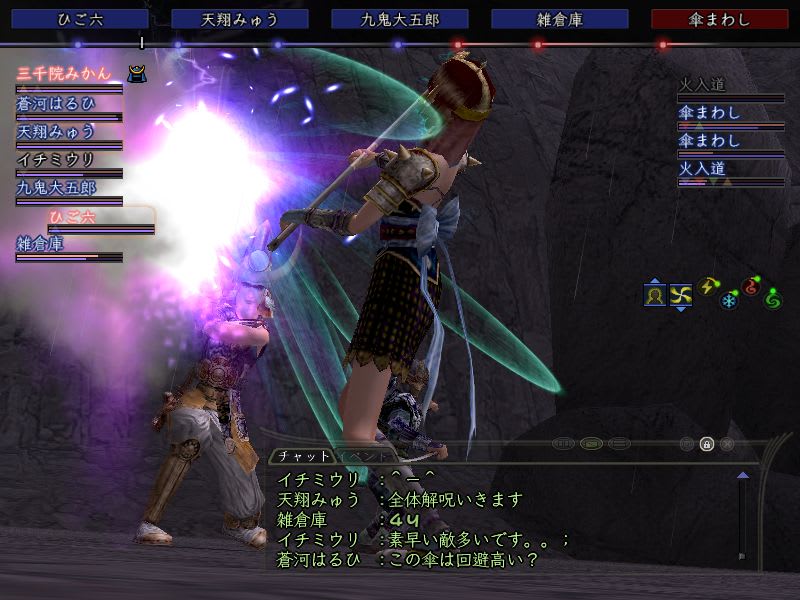This screenshot has width=800, height=600.
Task: Click the green swirl status icon
Action: pos(772,299)
